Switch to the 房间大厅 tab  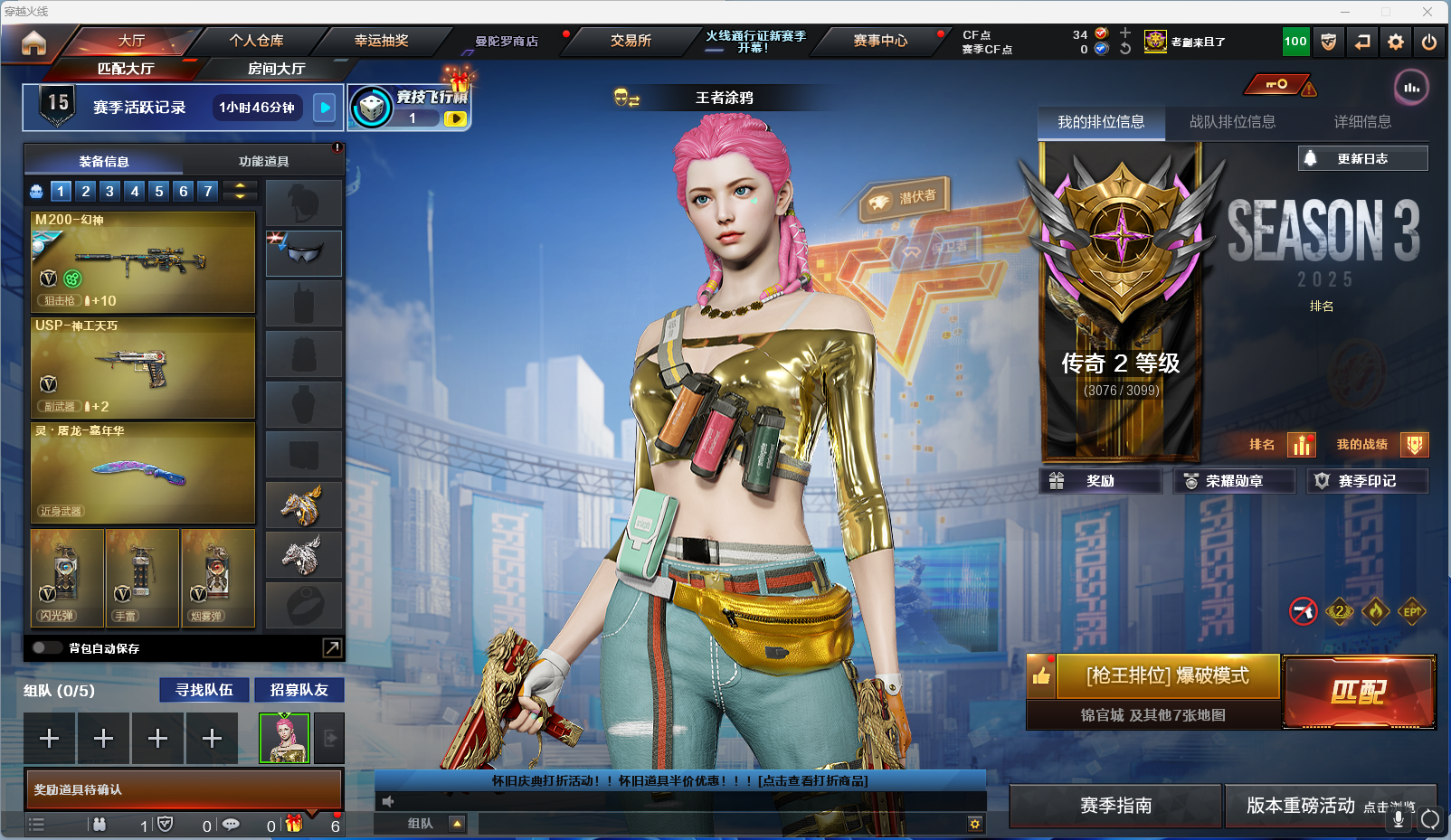point(276,69)
